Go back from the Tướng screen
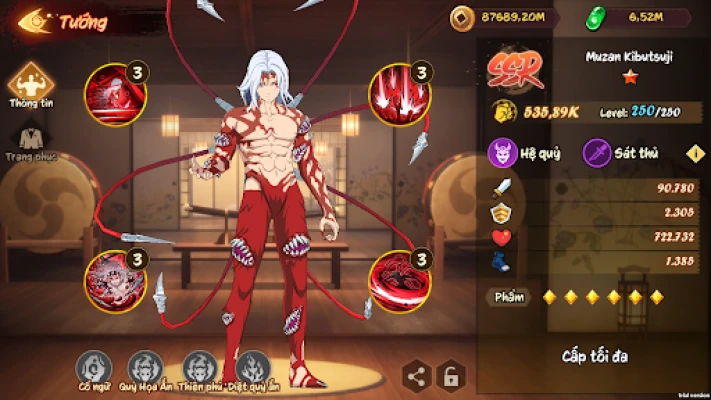The width and height of the screenshot is (711, 400). 32,21
